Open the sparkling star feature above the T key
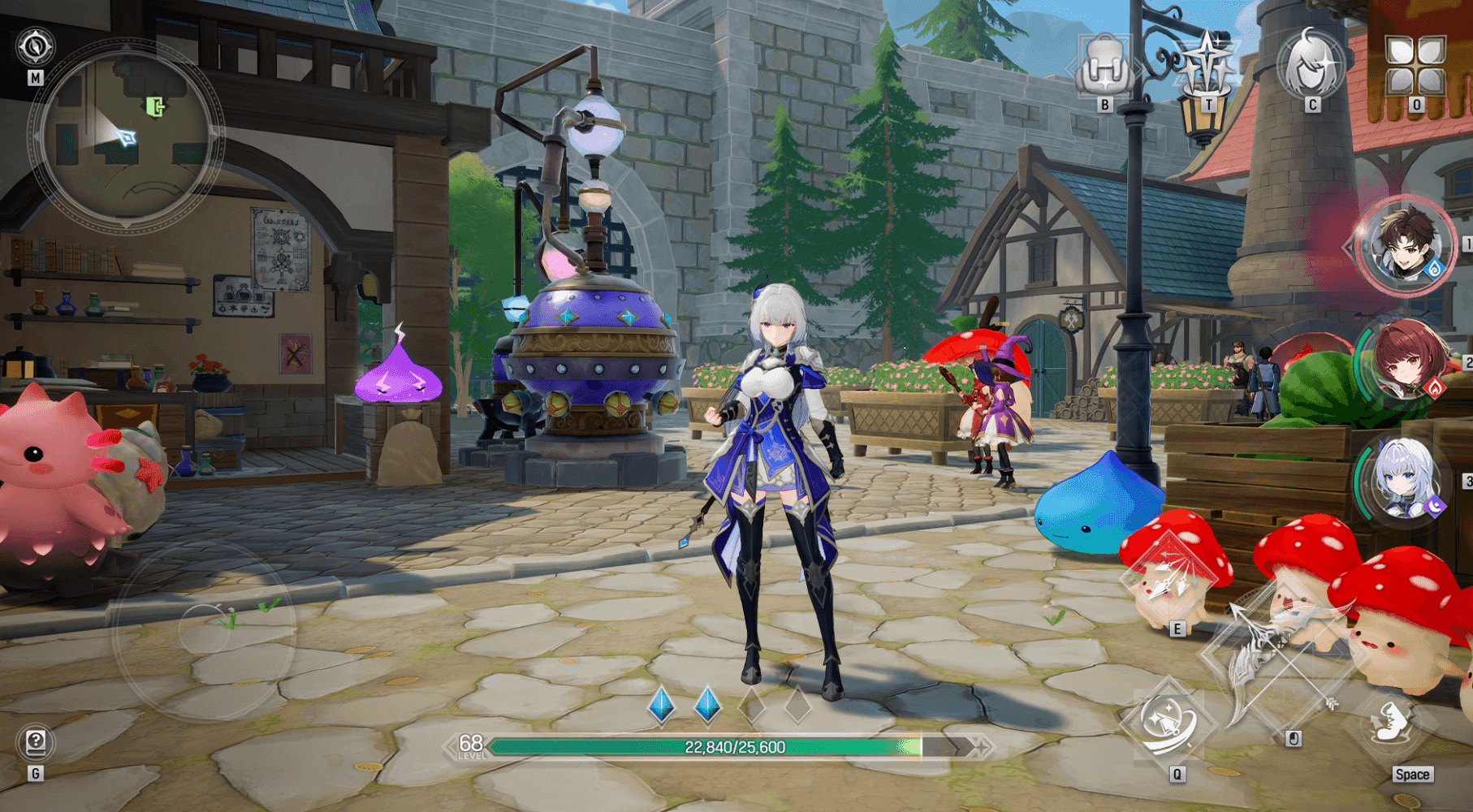Viewport: 1473px width, 812px height. click(1208, 58)
